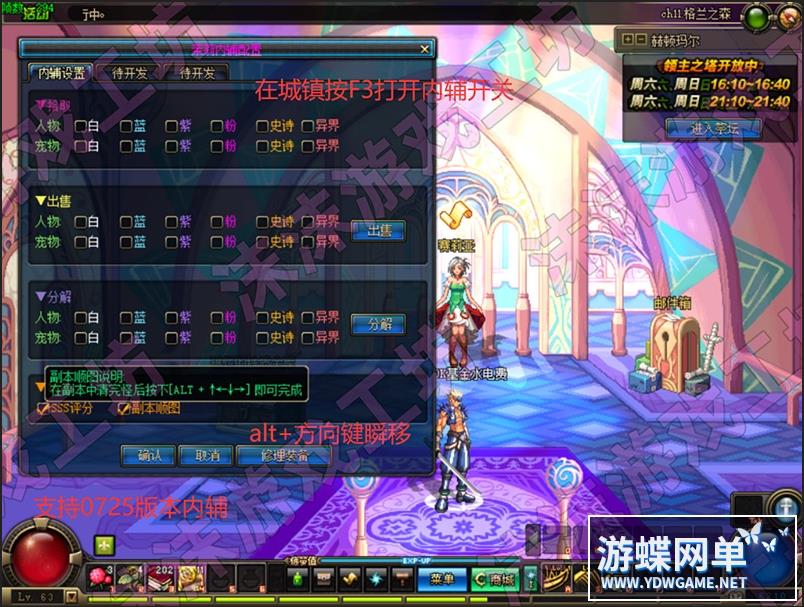Switch to the 内辅设置 tab
This screenshot has width=804, height=607.
tap(62, 72)
